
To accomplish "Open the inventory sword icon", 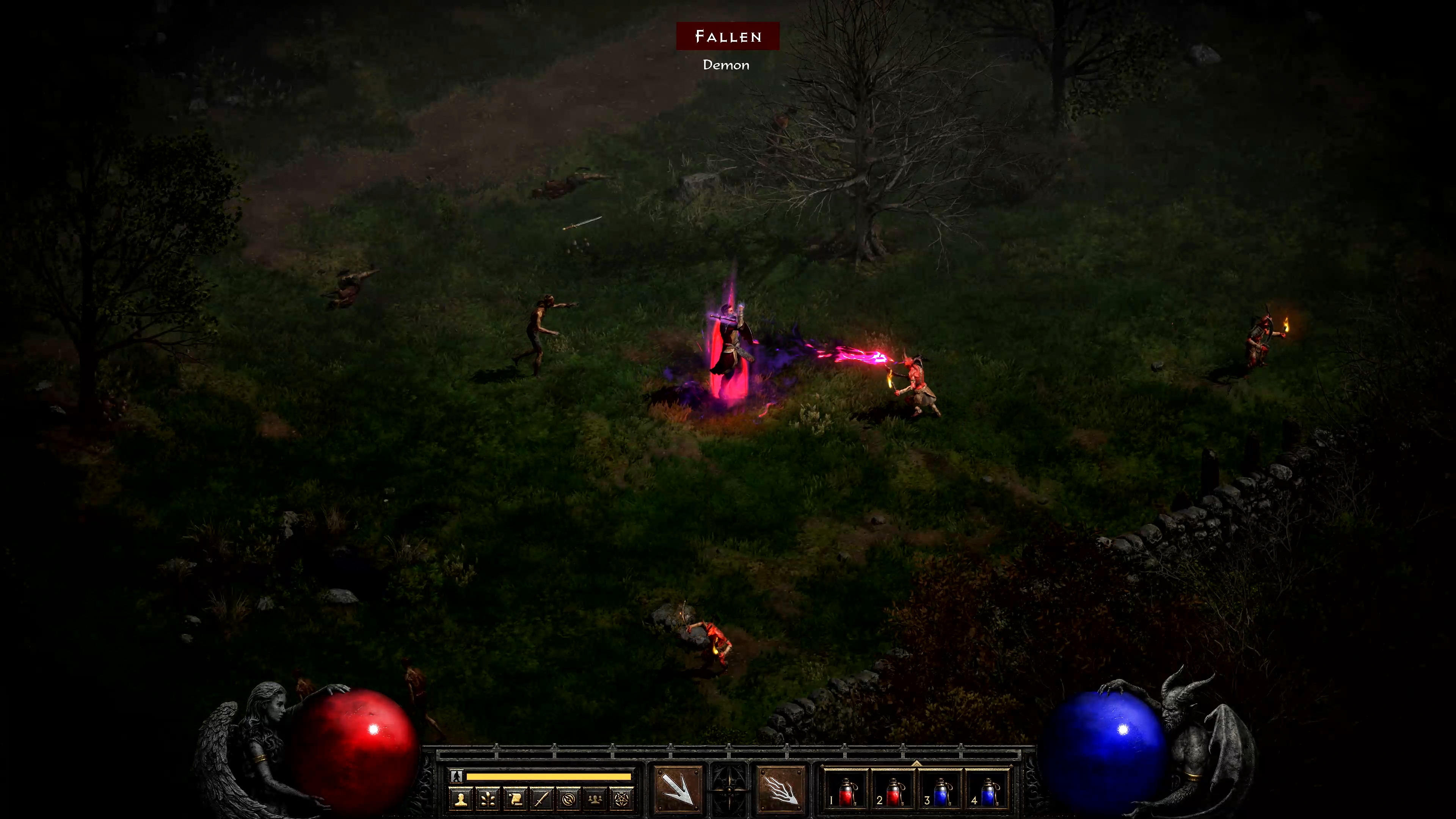I will tap(541, 799).
